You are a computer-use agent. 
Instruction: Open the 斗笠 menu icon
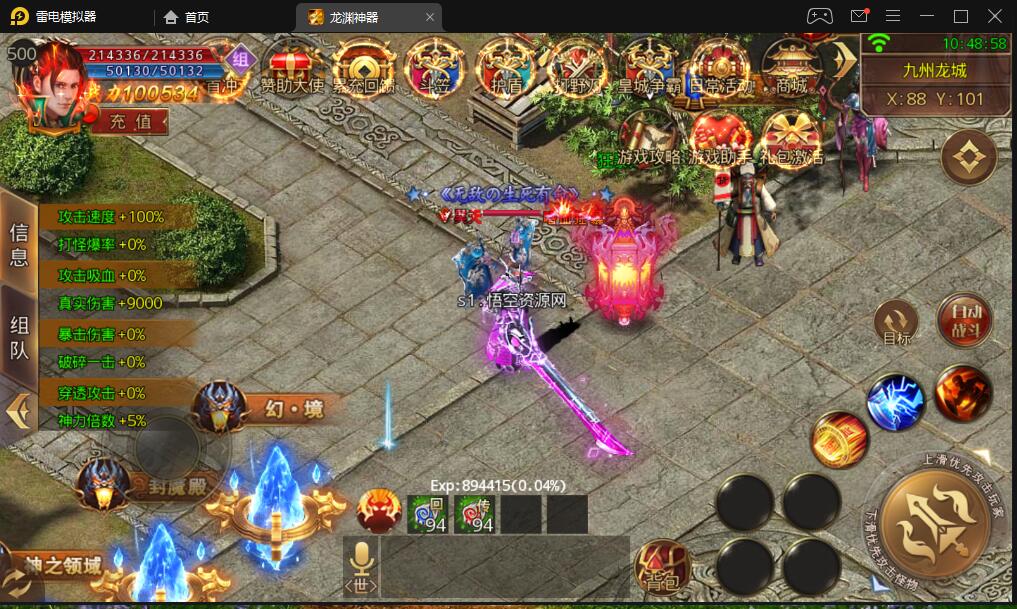click(435, 66)
